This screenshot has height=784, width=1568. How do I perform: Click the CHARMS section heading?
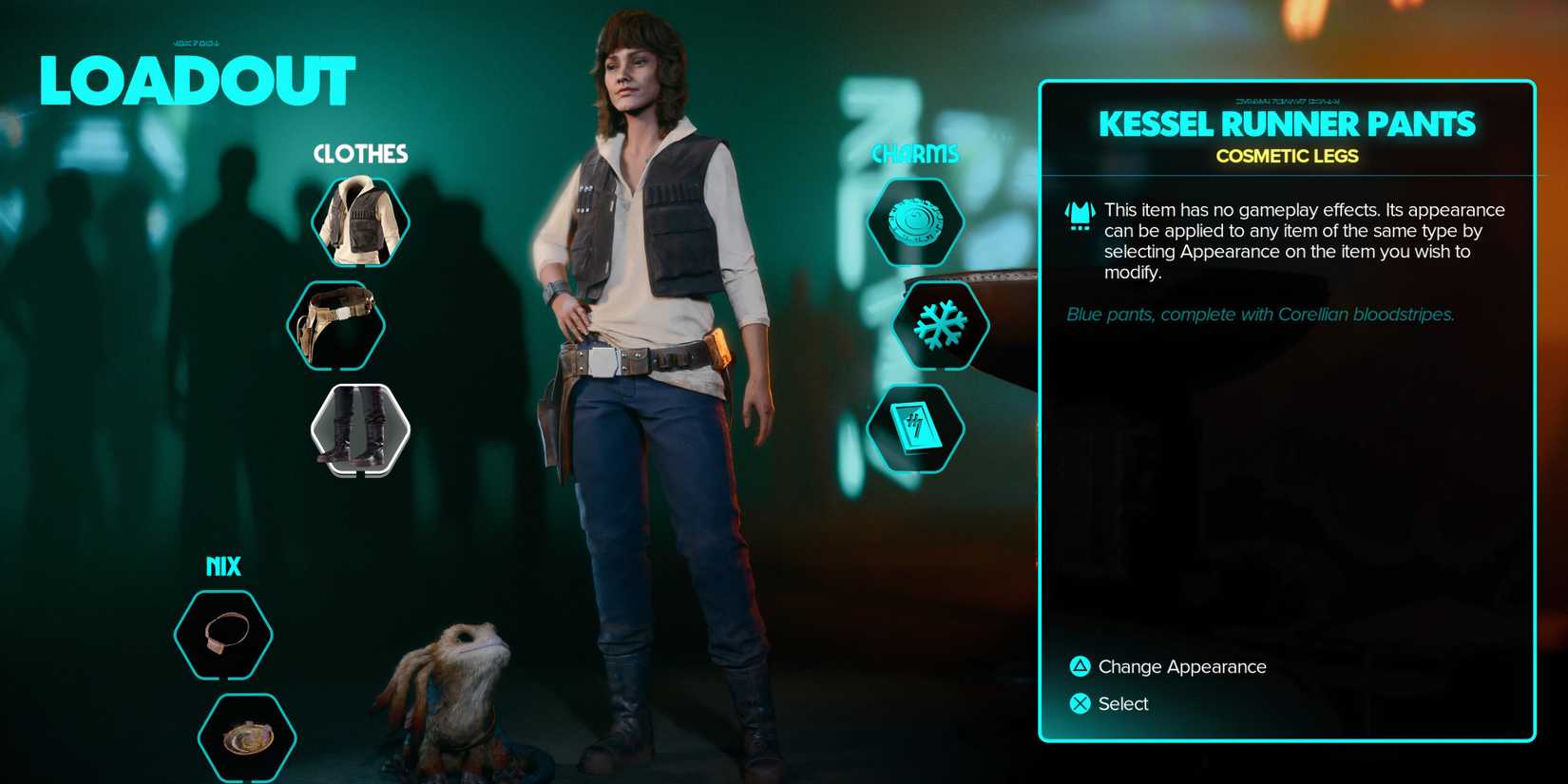pos(915,152)
